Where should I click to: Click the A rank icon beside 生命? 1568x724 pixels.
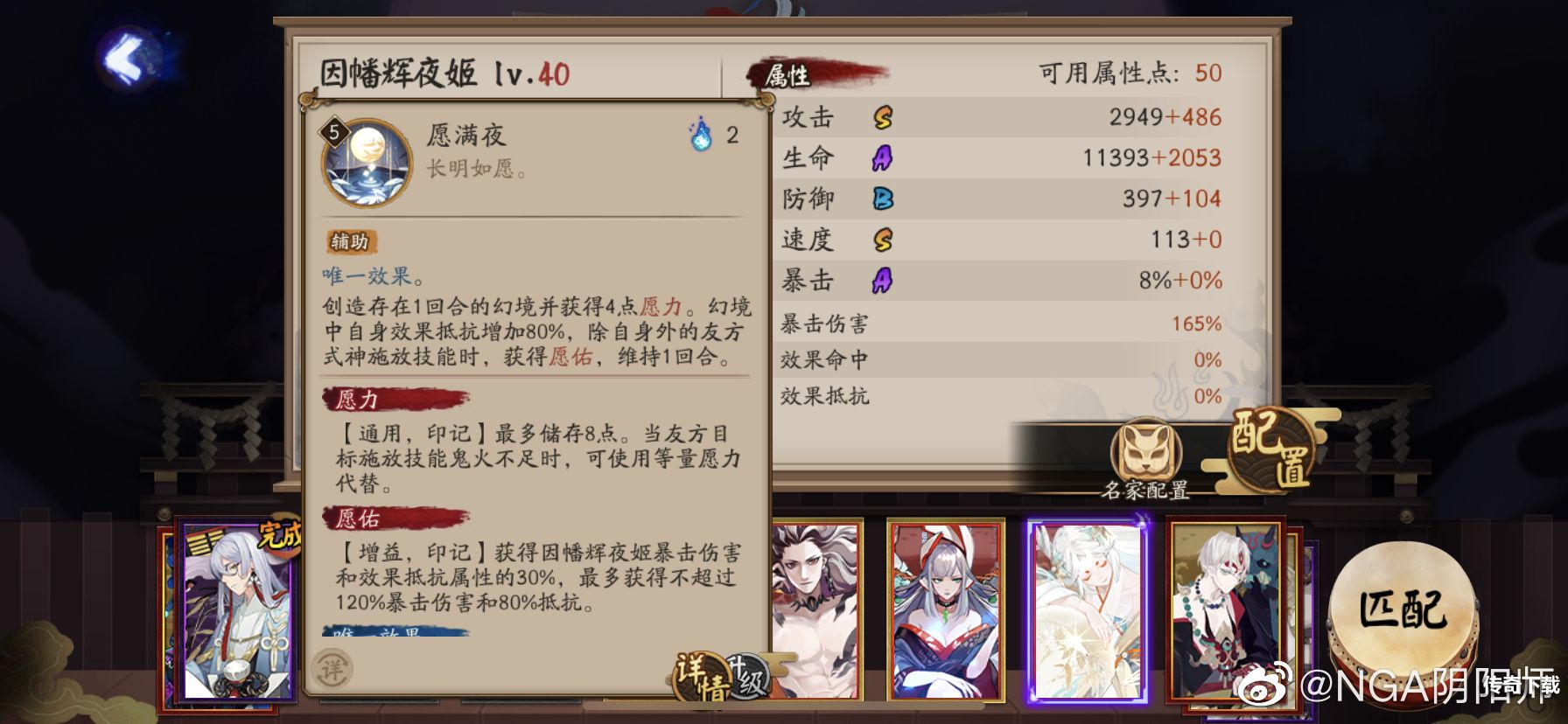885,157
